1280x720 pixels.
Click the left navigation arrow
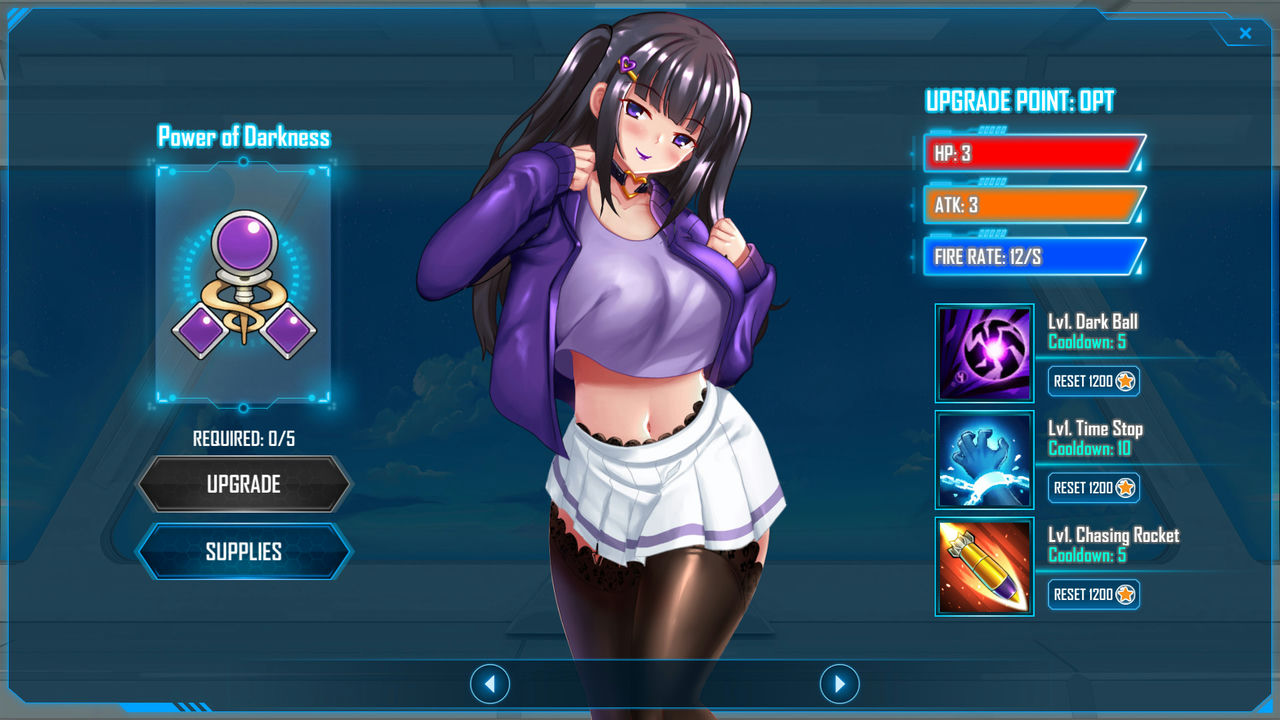[489, 684]
